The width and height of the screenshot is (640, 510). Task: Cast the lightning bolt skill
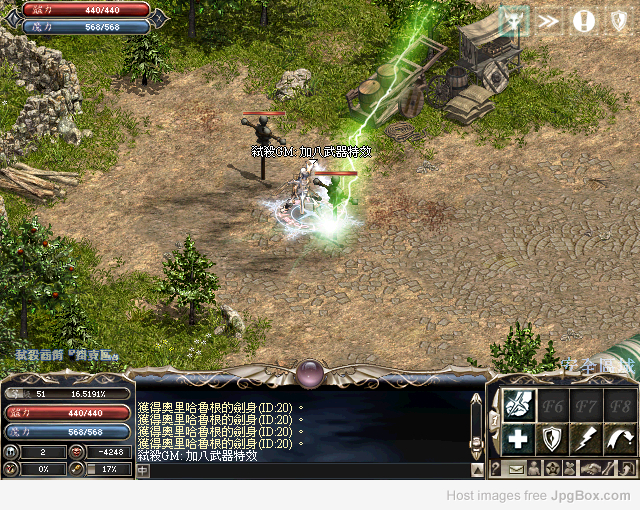(586, 438)
